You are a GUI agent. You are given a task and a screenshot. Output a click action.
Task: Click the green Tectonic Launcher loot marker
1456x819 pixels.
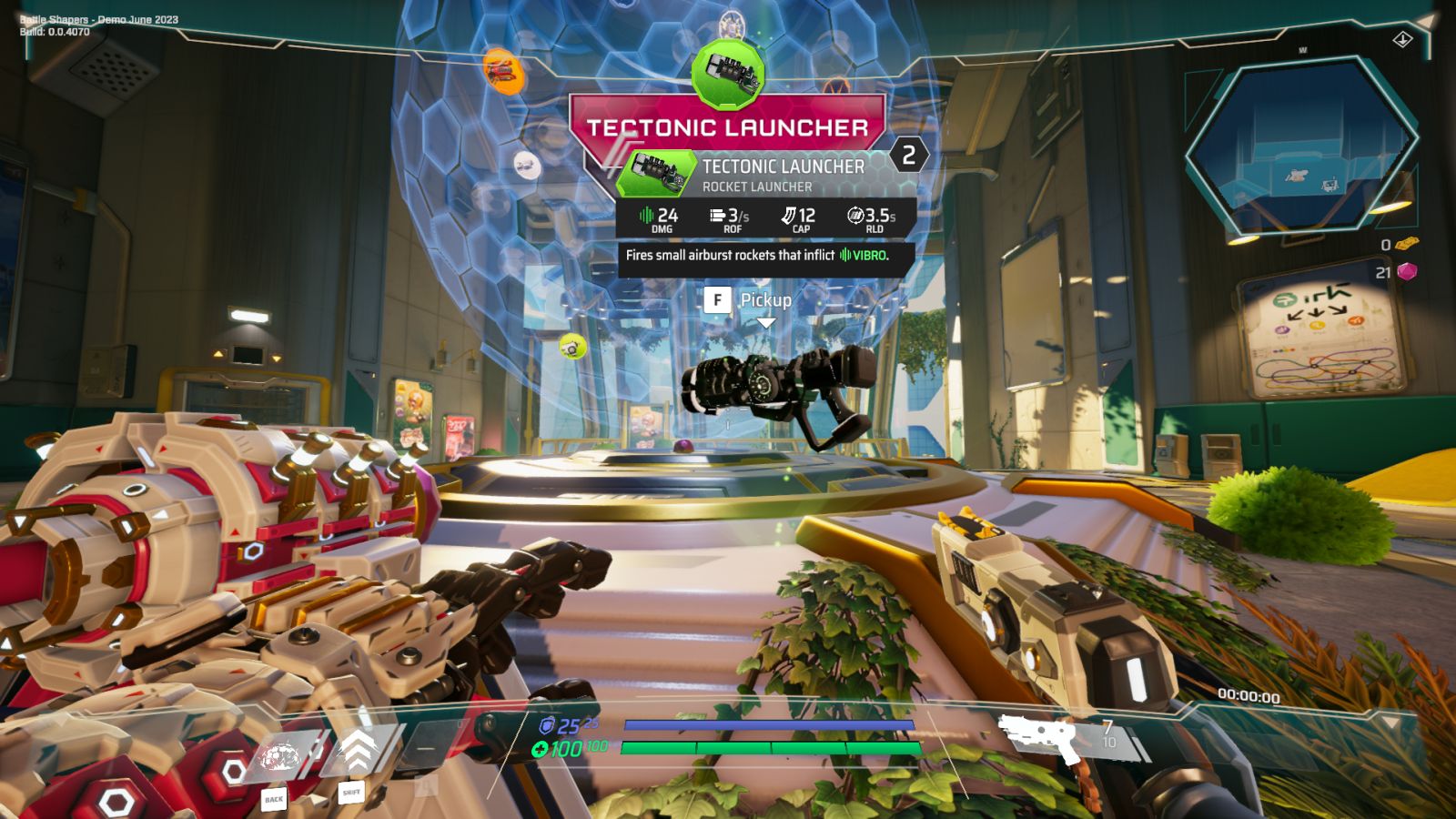coord(728,72)
